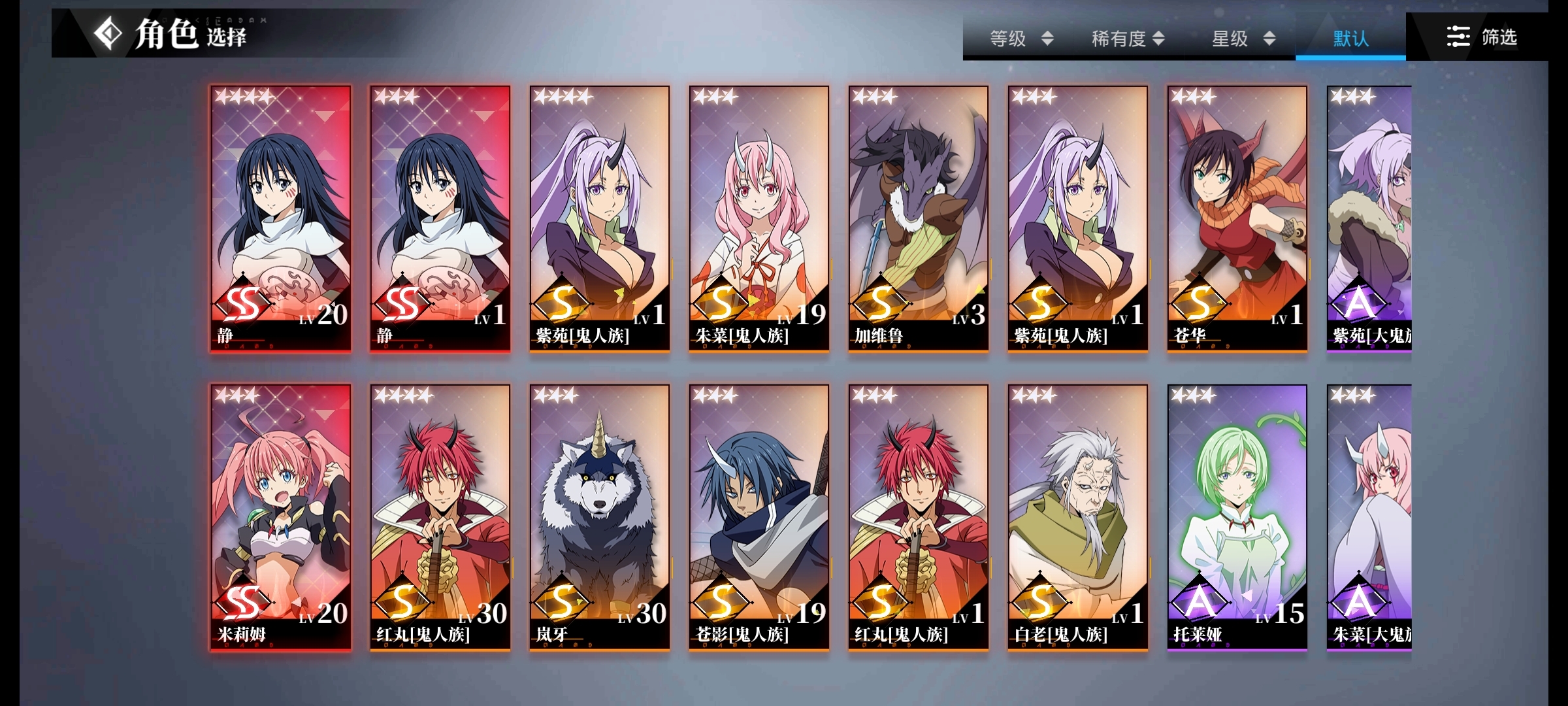The height and width of the screenshot is (706, 1568).
Task: Select the pink-haired 朱菜[鬼人族] Lv 19 card
Action: coord(759,218)
